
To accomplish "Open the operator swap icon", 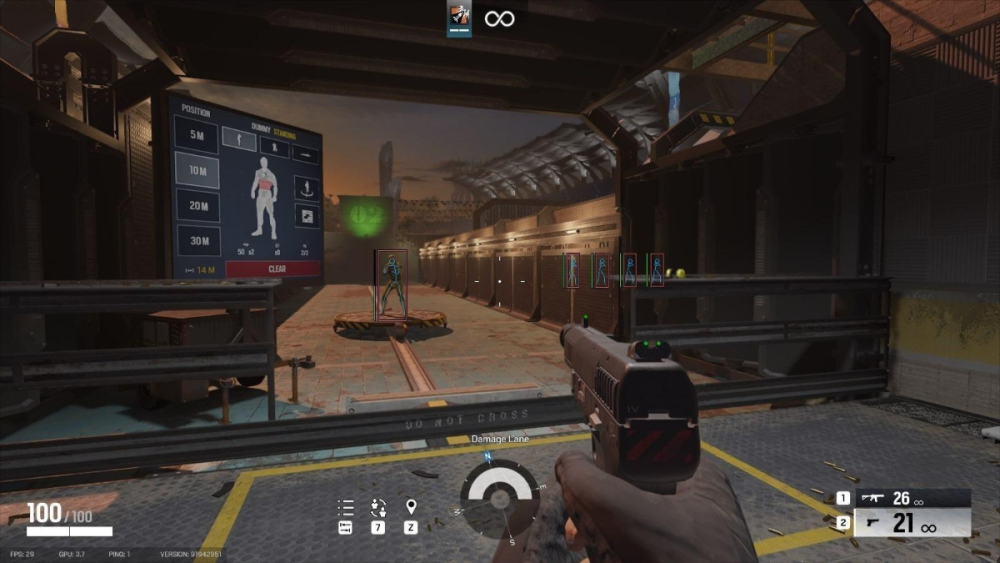I will (378, 507).
